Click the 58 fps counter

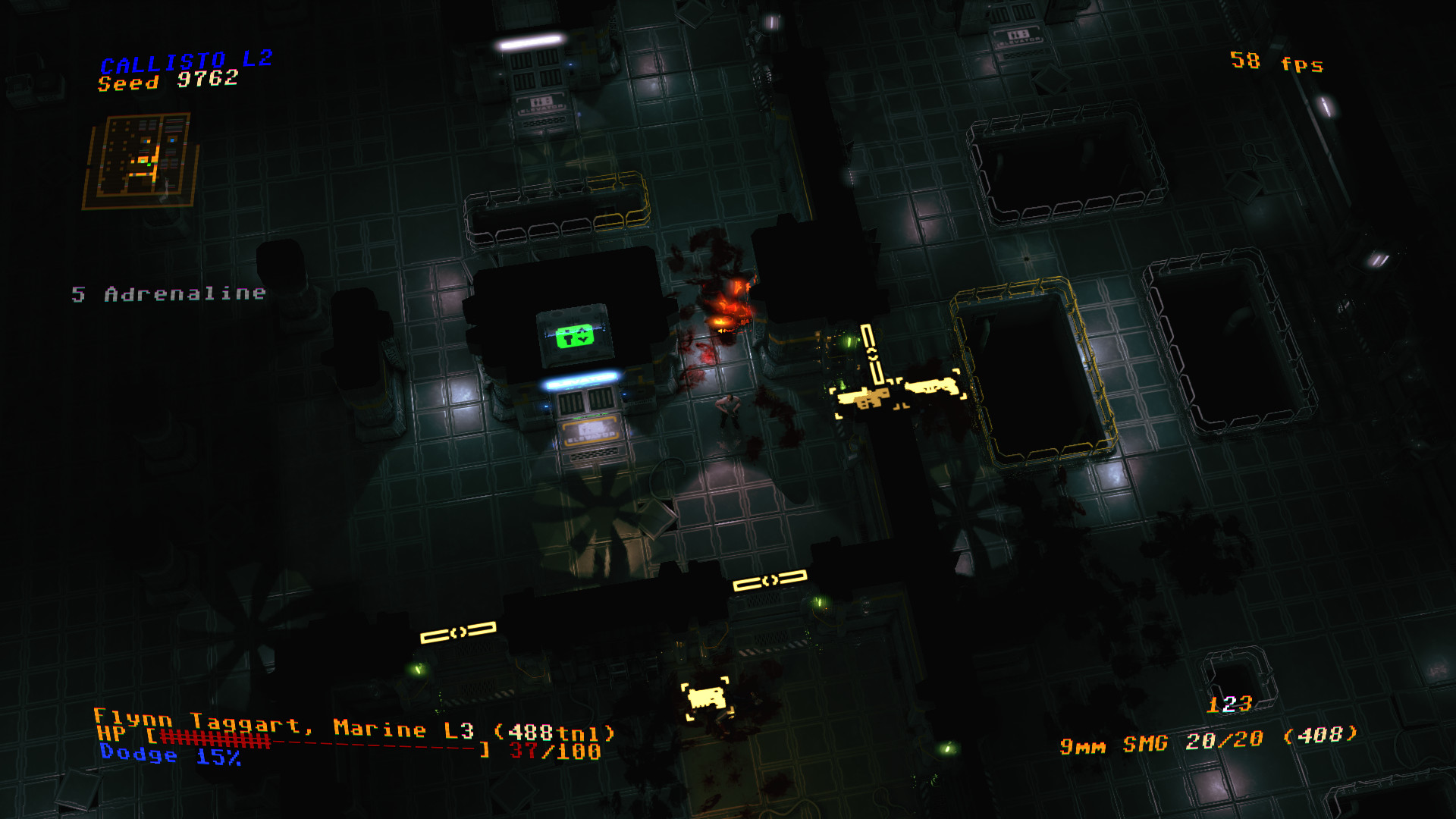click(1276, 61)
